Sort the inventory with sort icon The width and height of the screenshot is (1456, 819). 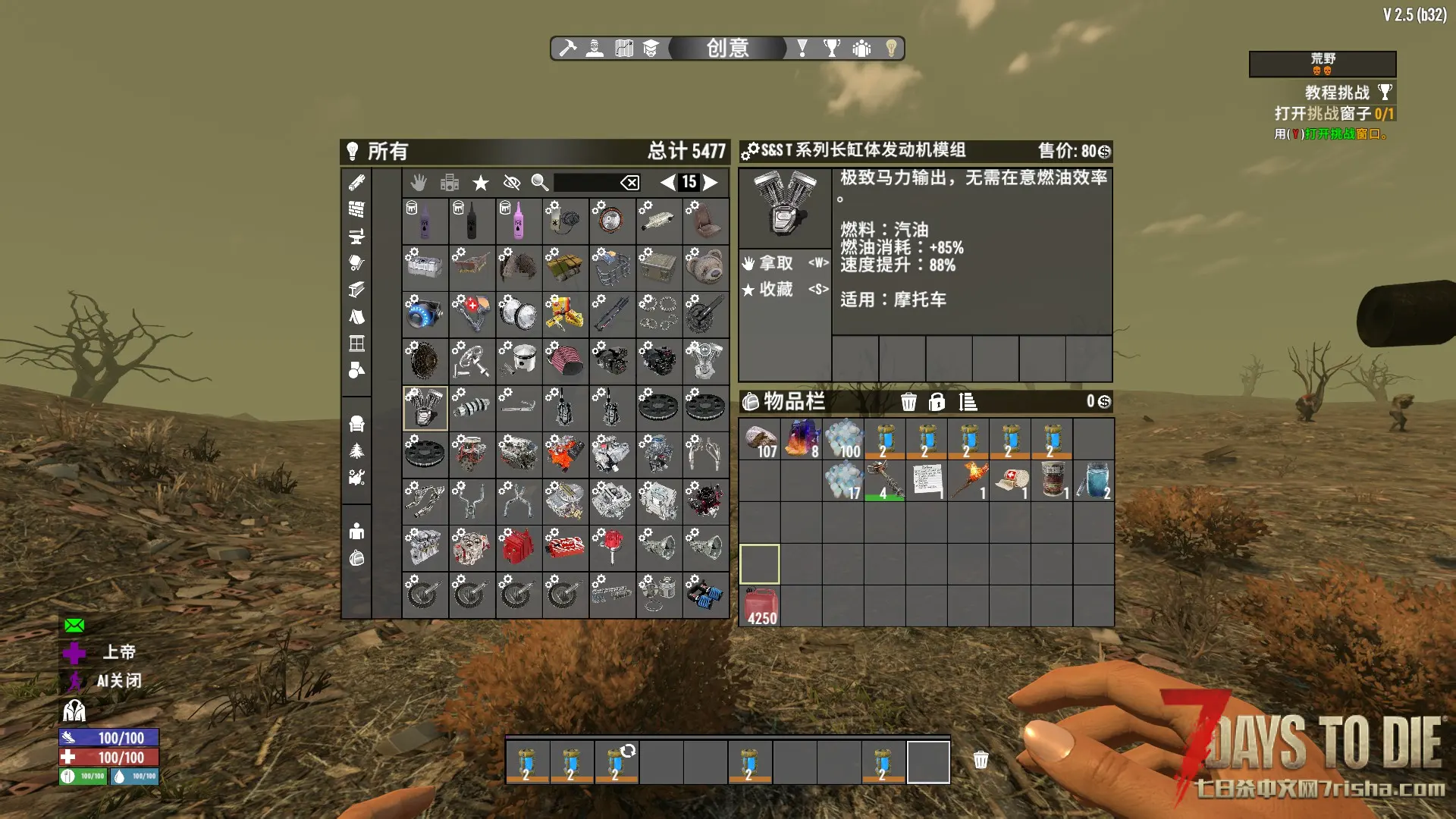pyautogui.click(x=968, y=402)
